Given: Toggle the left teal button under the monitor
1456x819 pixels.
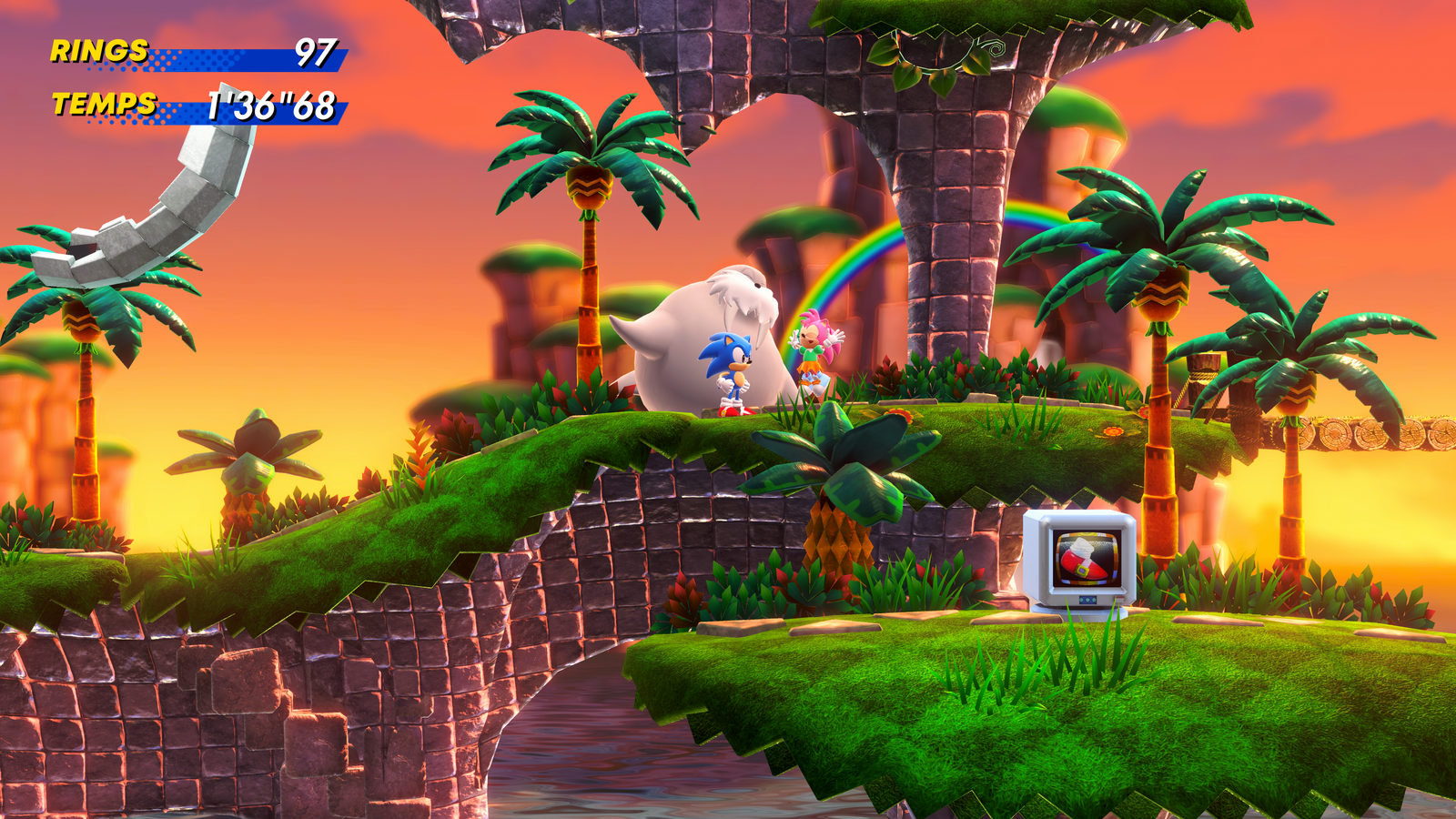Looking at the screenshot, I should tap(1081, 599).
